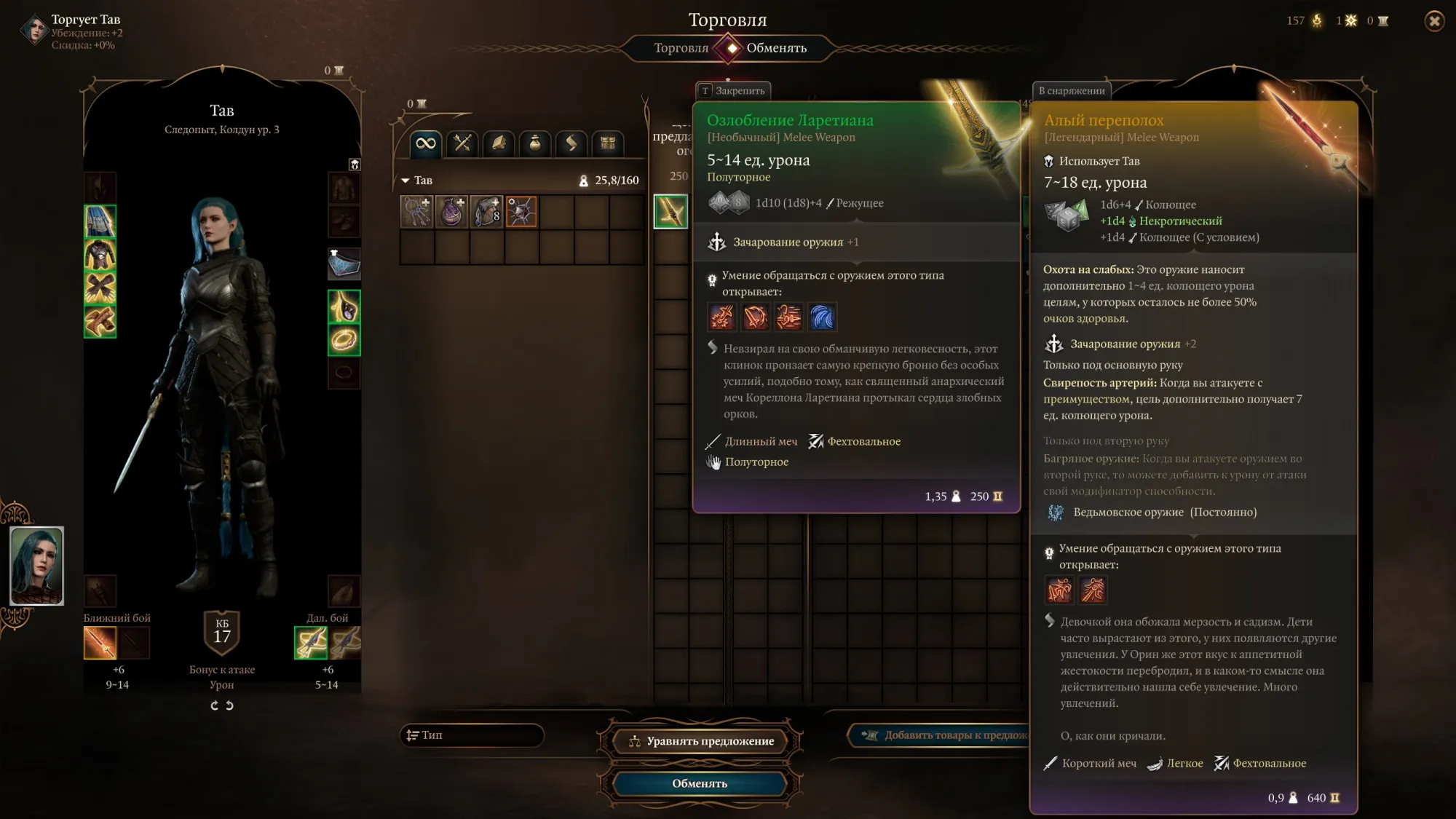The image size is (1456, 819).
Task: Click the equipped cloak slot
Action: (100, 221)
